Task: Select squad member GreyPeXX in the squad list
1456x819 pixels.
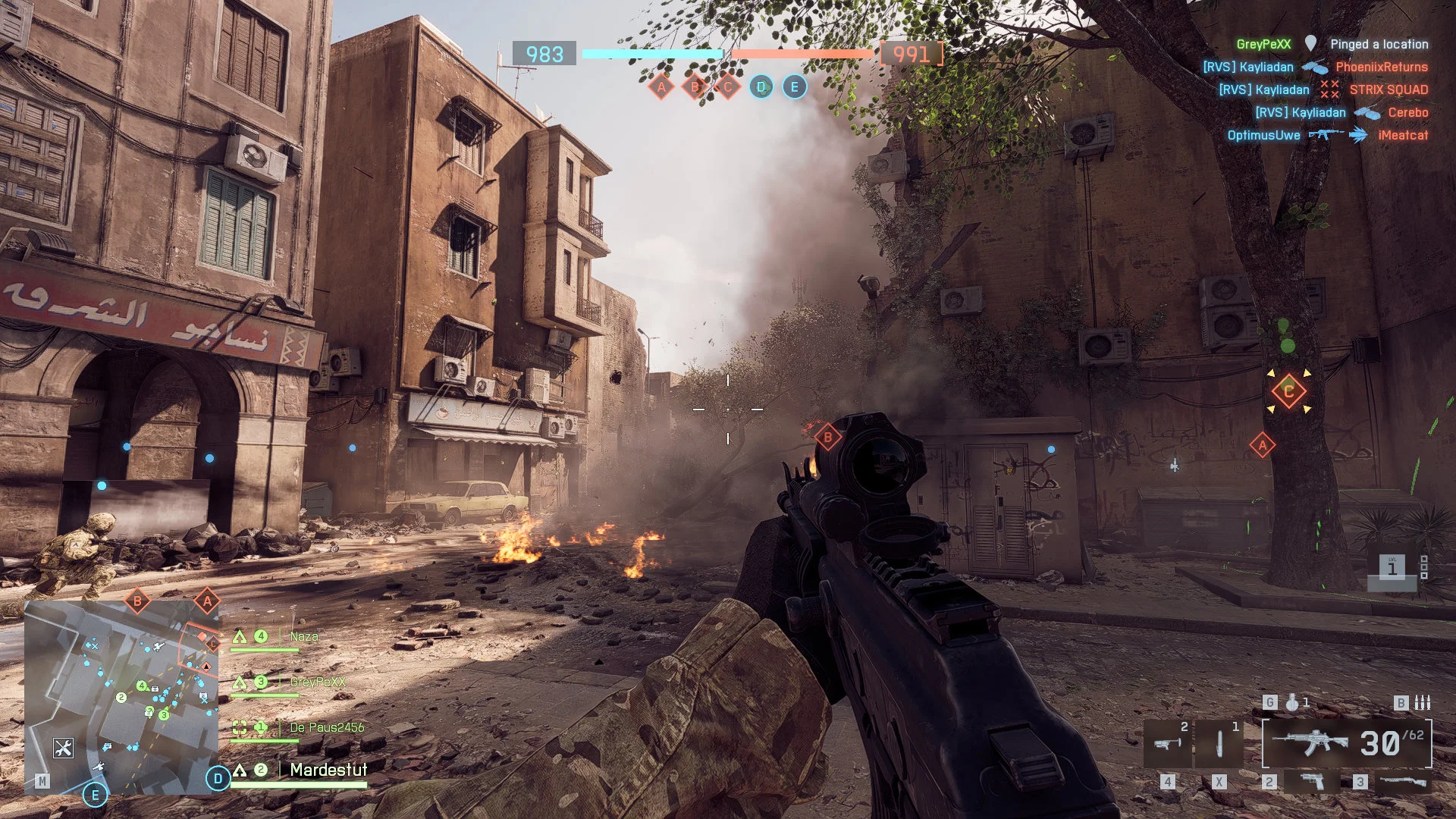Action: pos(317,682)
